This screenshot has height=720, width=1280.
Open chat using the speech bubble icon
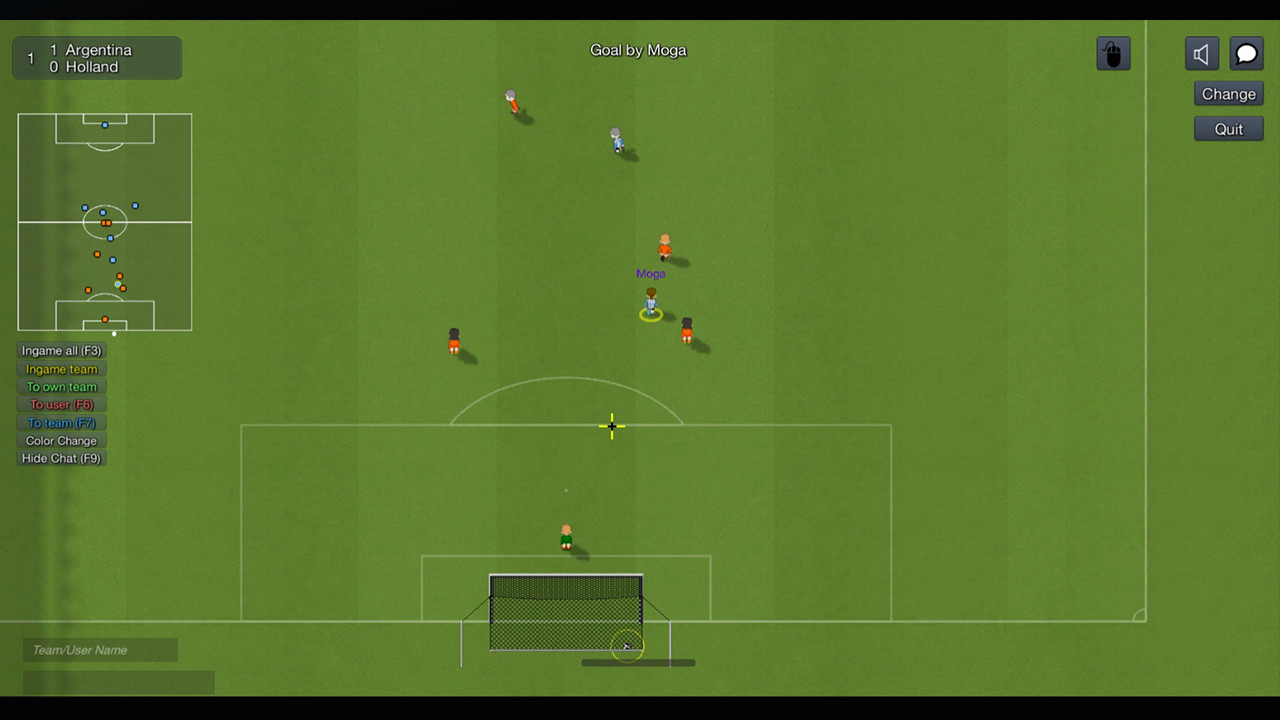pyautogui.click(x=1246, y=53)
